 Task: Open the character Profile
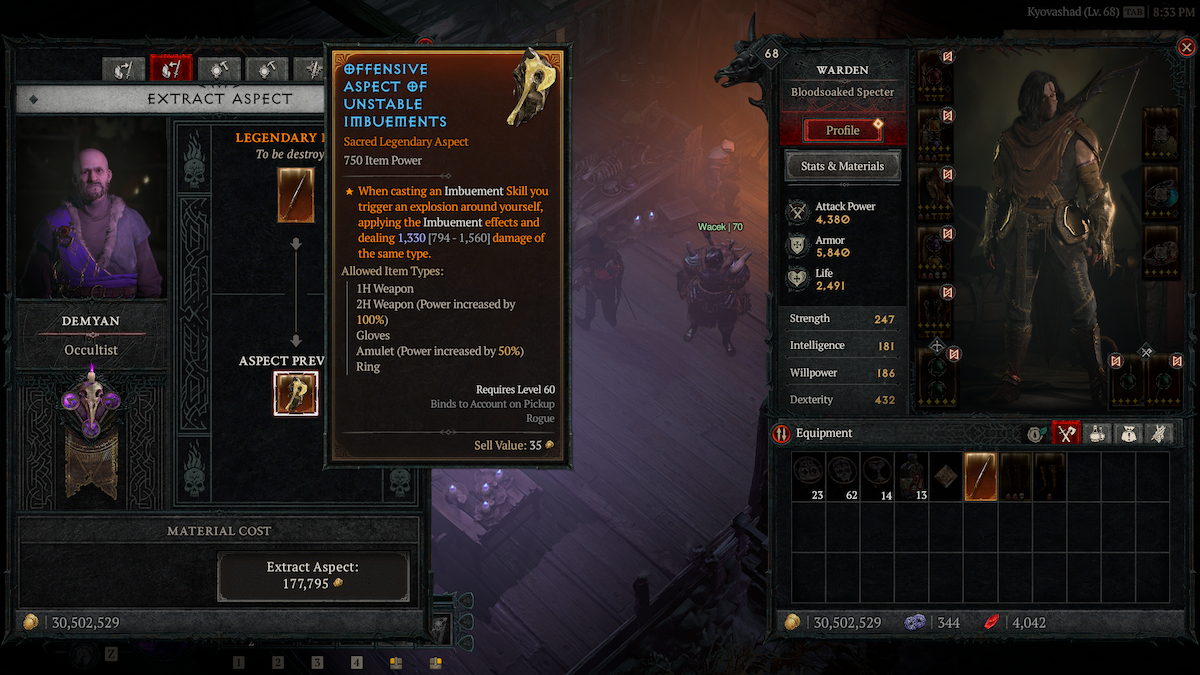point(842,130)
